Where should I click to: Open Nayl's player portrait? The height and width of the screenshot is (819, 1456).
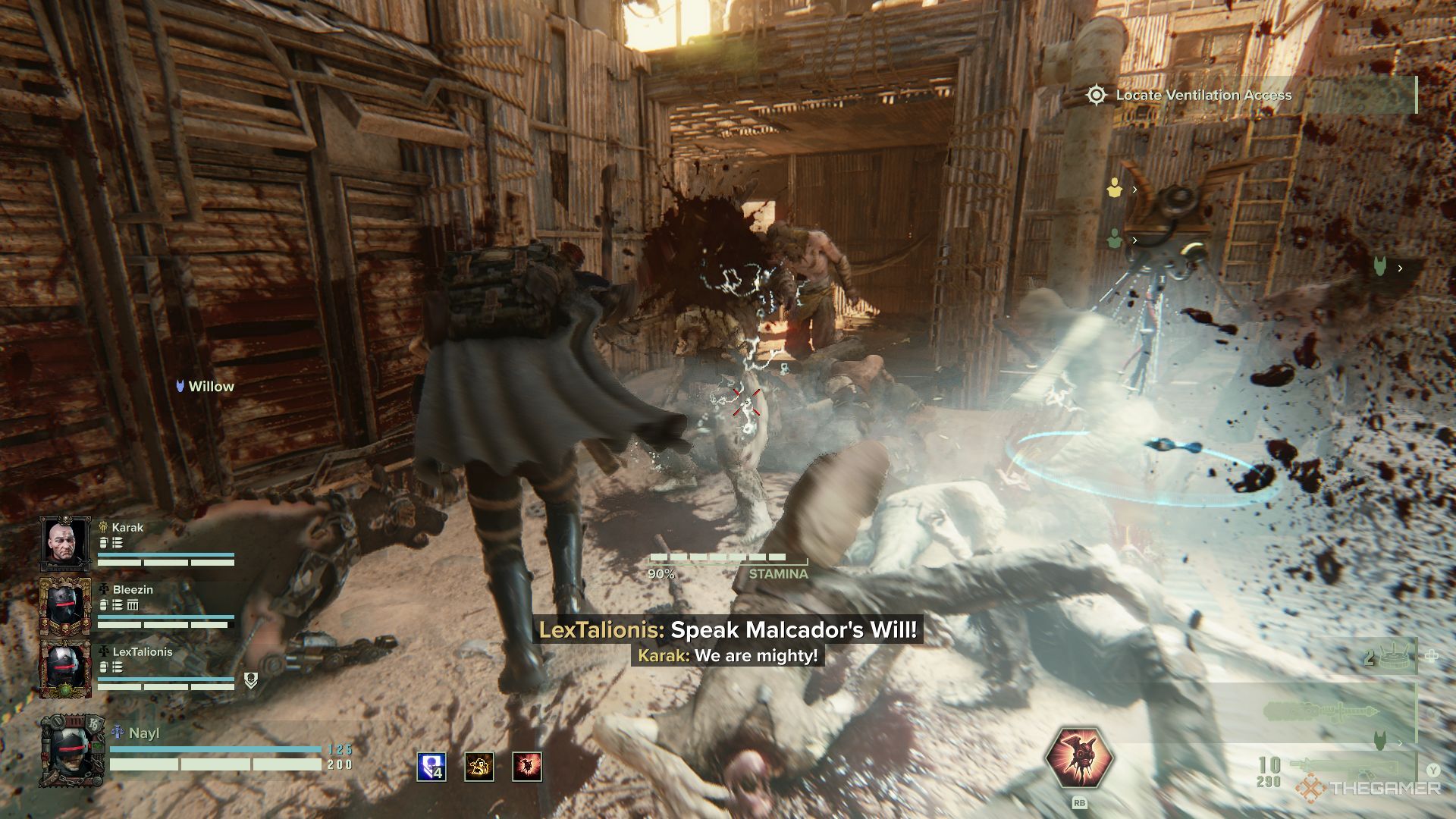pyautogui.click(x=72, y=752)
